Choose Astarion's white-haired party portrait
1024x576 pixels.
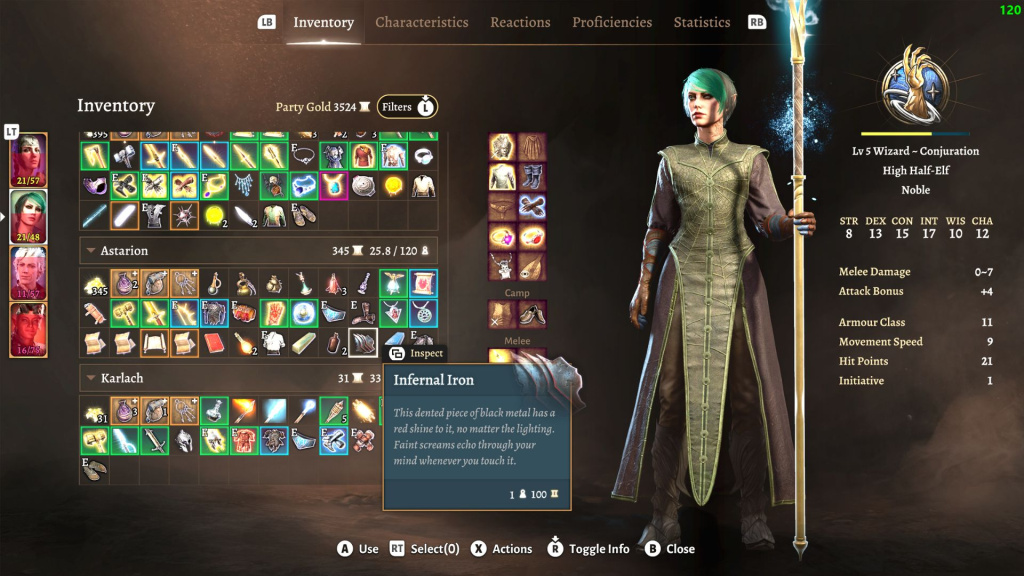click(28, 274)
